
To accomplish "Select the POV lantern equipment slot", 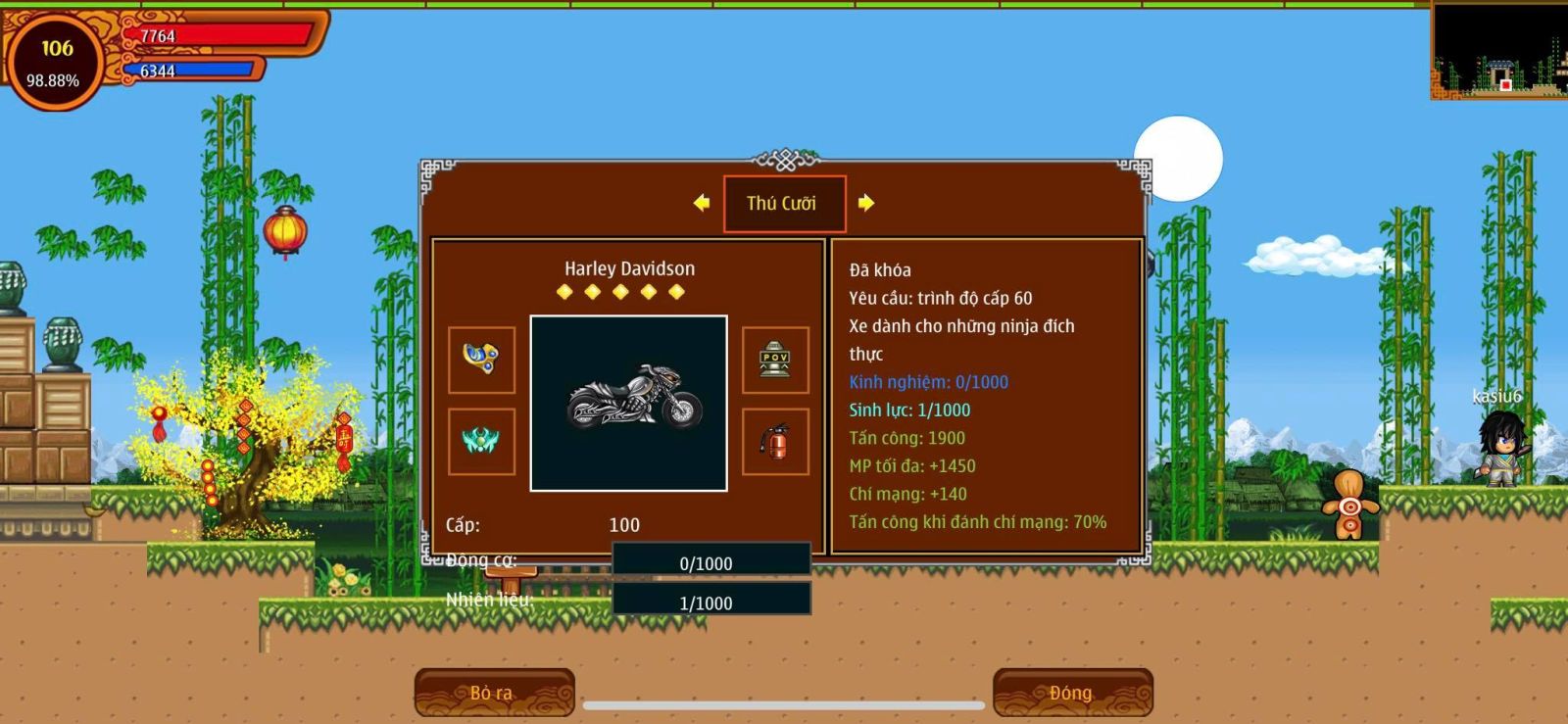I will (774, 360).
